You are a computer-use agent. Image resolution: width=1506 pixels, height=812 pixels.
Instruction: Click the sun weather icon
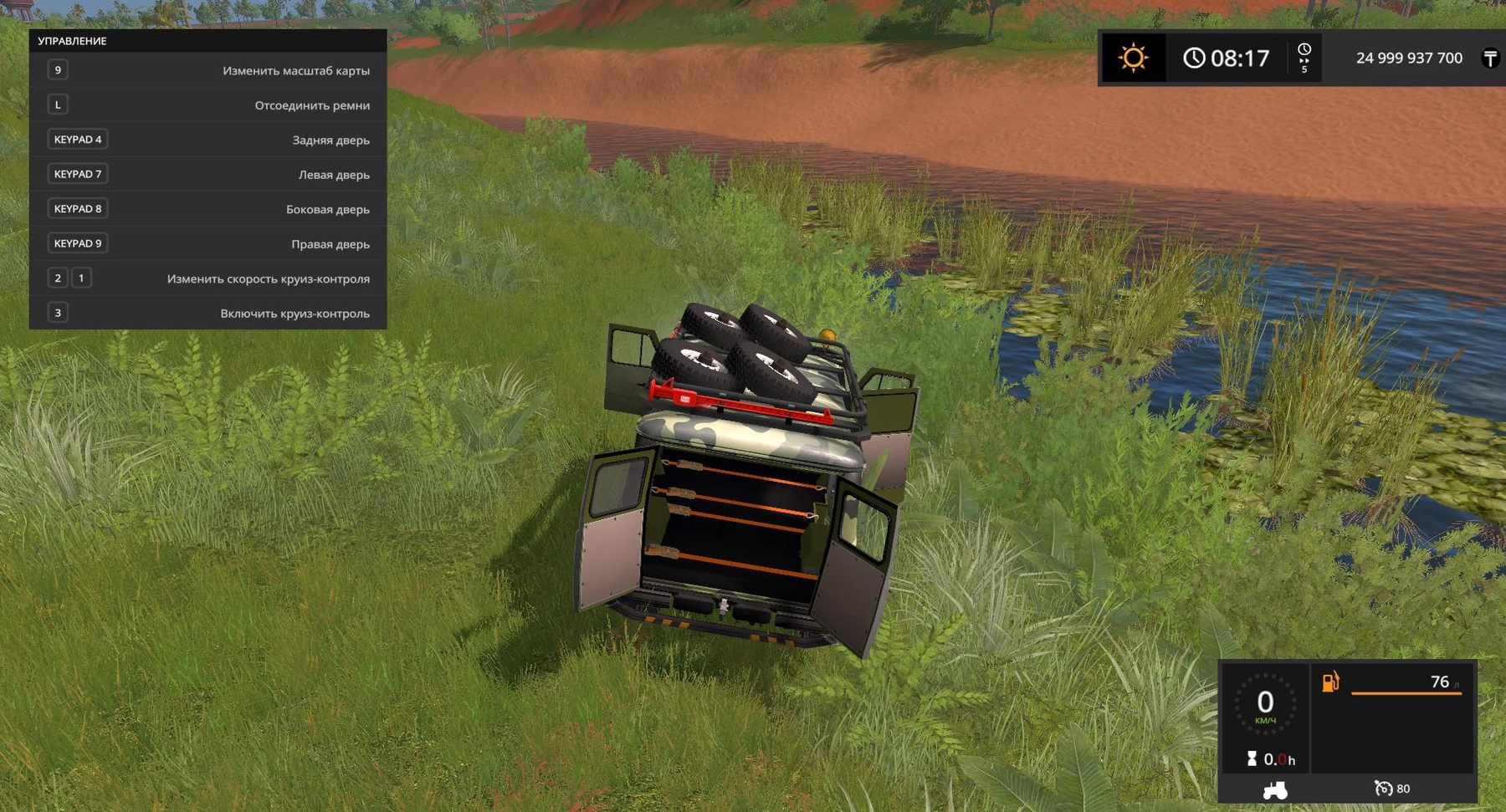click(1133, 58)
